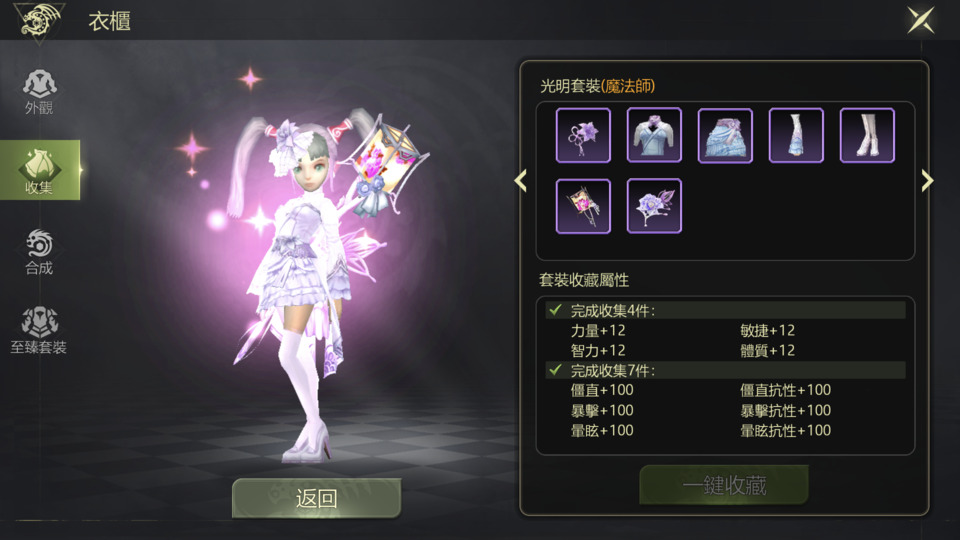Viewport: 960px width, 540px height.
Task: Close the wardrobe with the X button
Action: click(x=920, y=21)
